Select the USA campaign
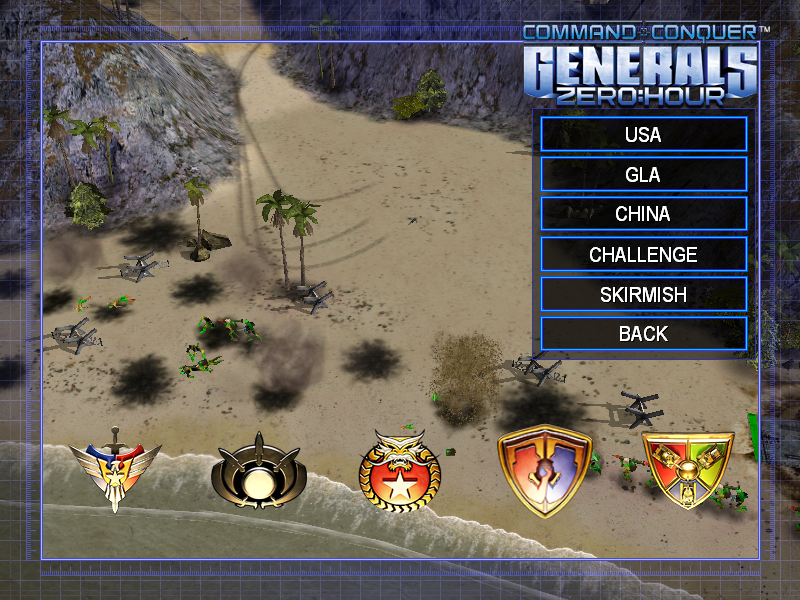 coord(643,134)
